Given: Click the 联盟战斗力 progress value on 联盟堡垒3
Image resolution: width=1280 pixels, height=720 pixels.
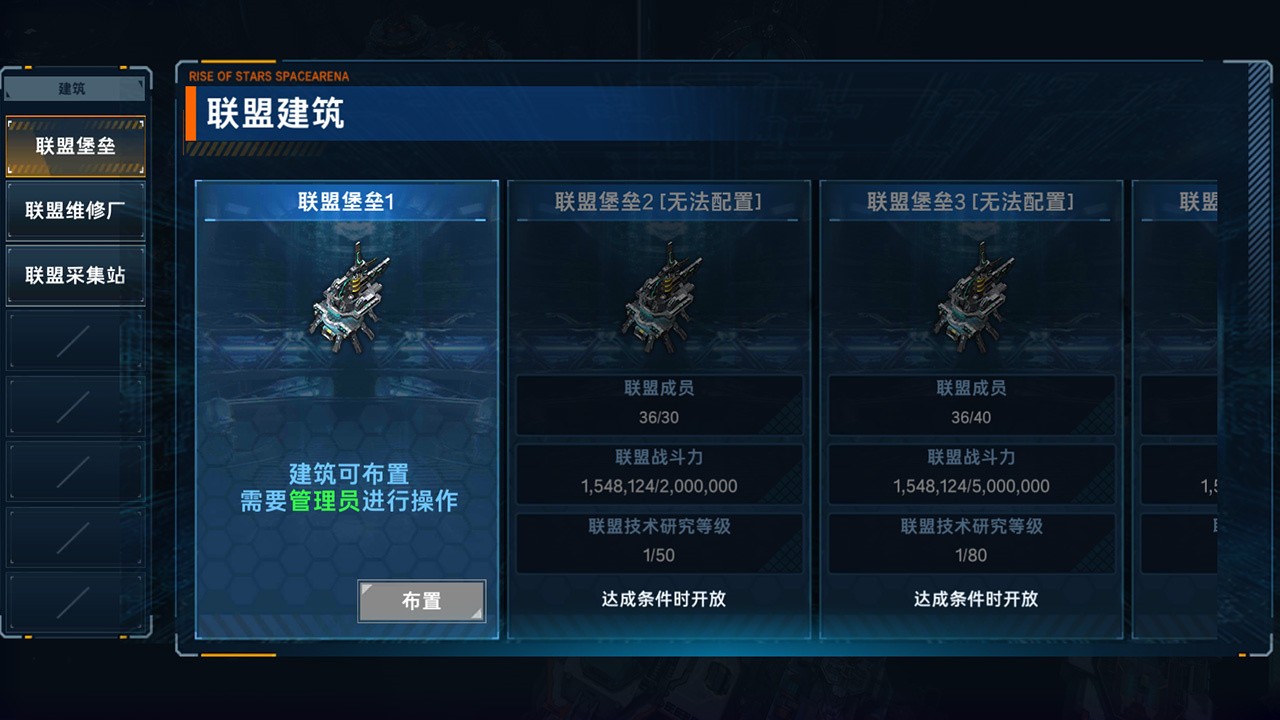Looking at the screenshot, I should click(973, 486).
